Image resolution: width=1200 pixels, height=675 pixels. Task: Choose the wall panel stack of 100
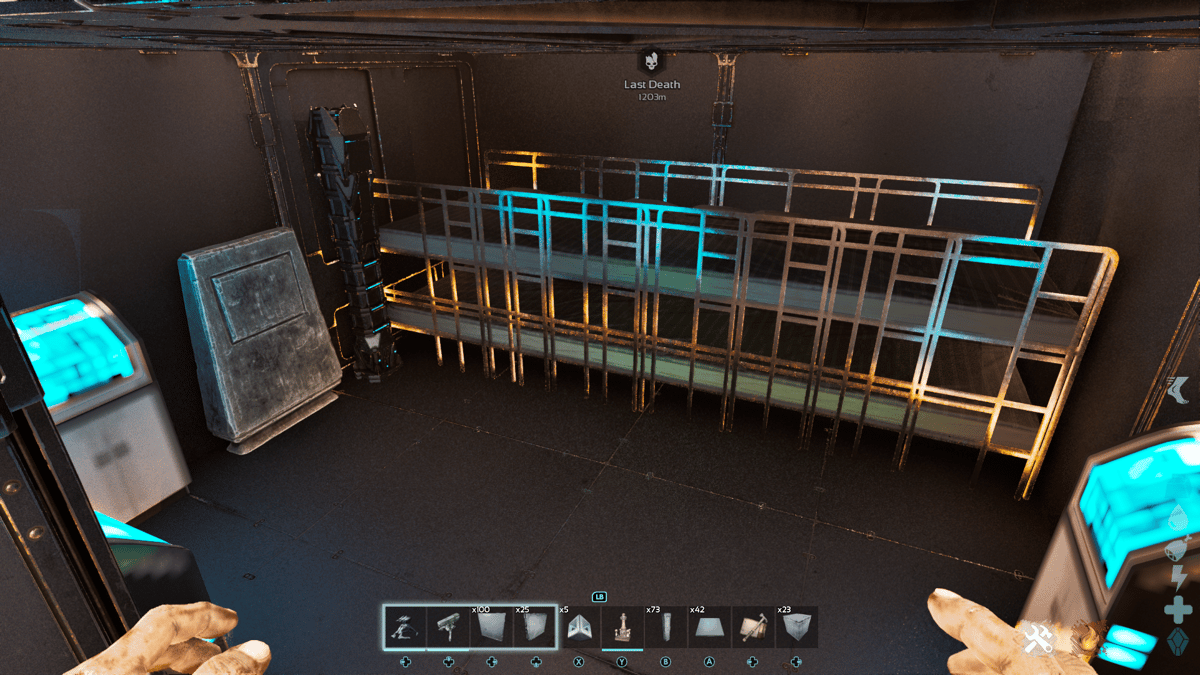pos(491,628)
